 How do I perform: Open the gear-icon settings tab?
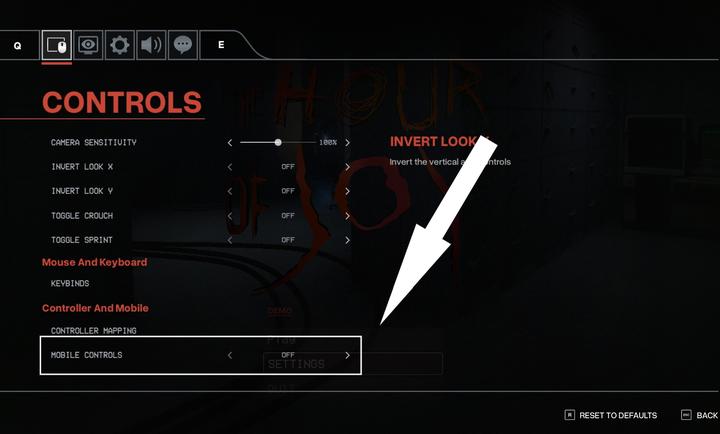pyautogui.click(x=120, y=45)
